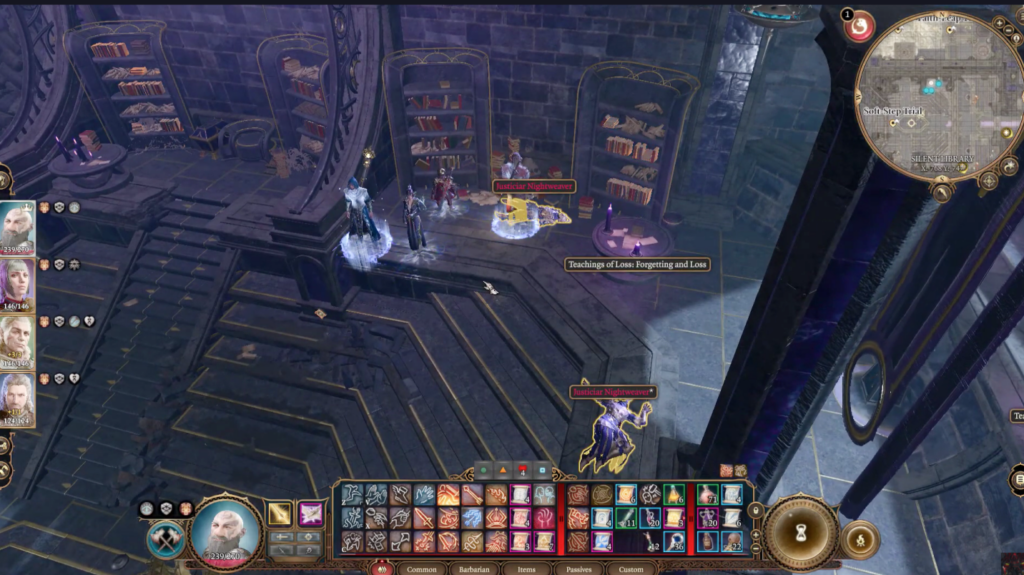Show the Passives hotbar tab
The width and height of the screenshot is (1024, 575).
tap(581, 569)
